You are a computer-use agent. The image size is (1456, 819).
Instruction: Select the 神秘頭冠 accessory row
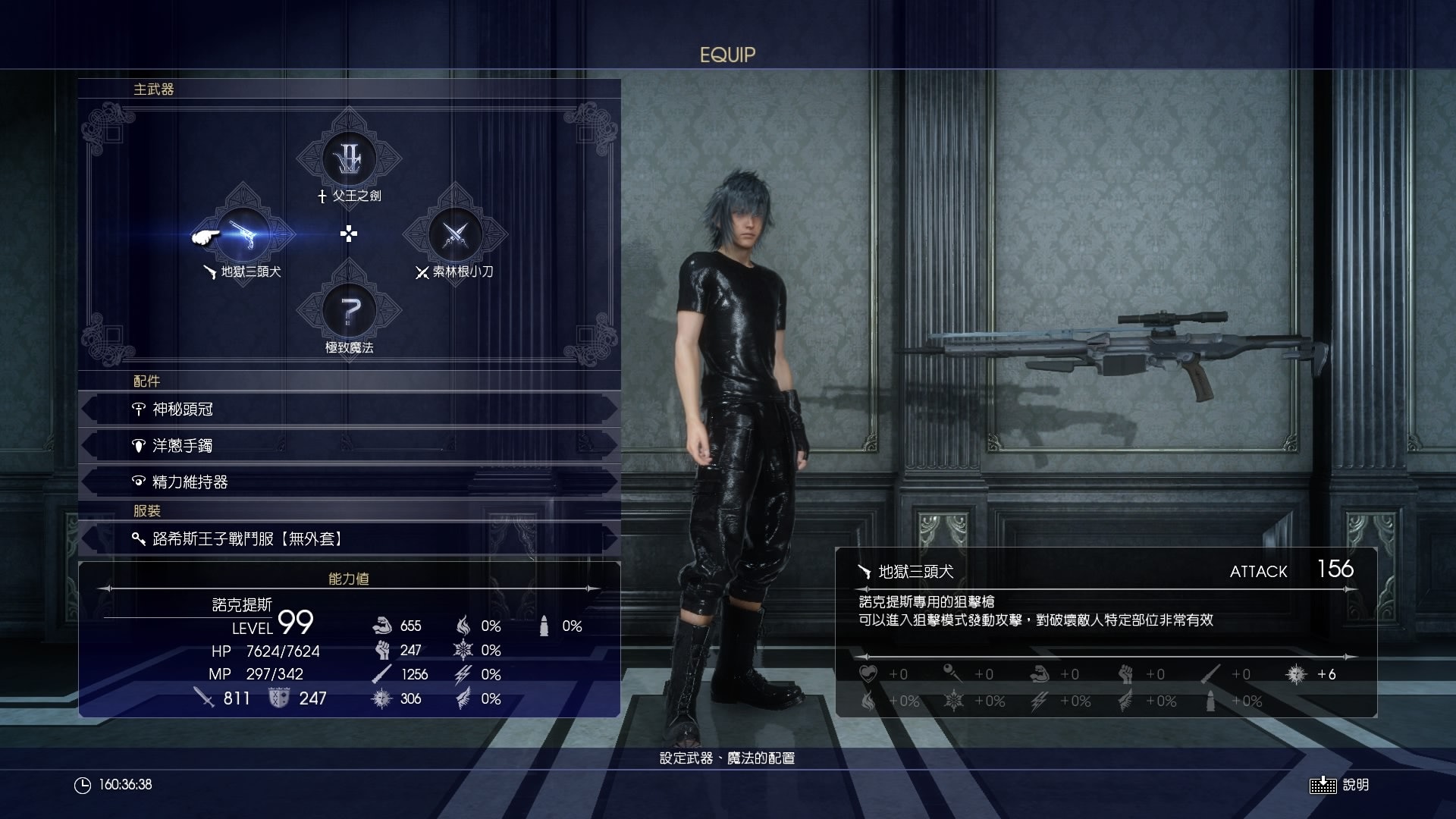(349, 409)
